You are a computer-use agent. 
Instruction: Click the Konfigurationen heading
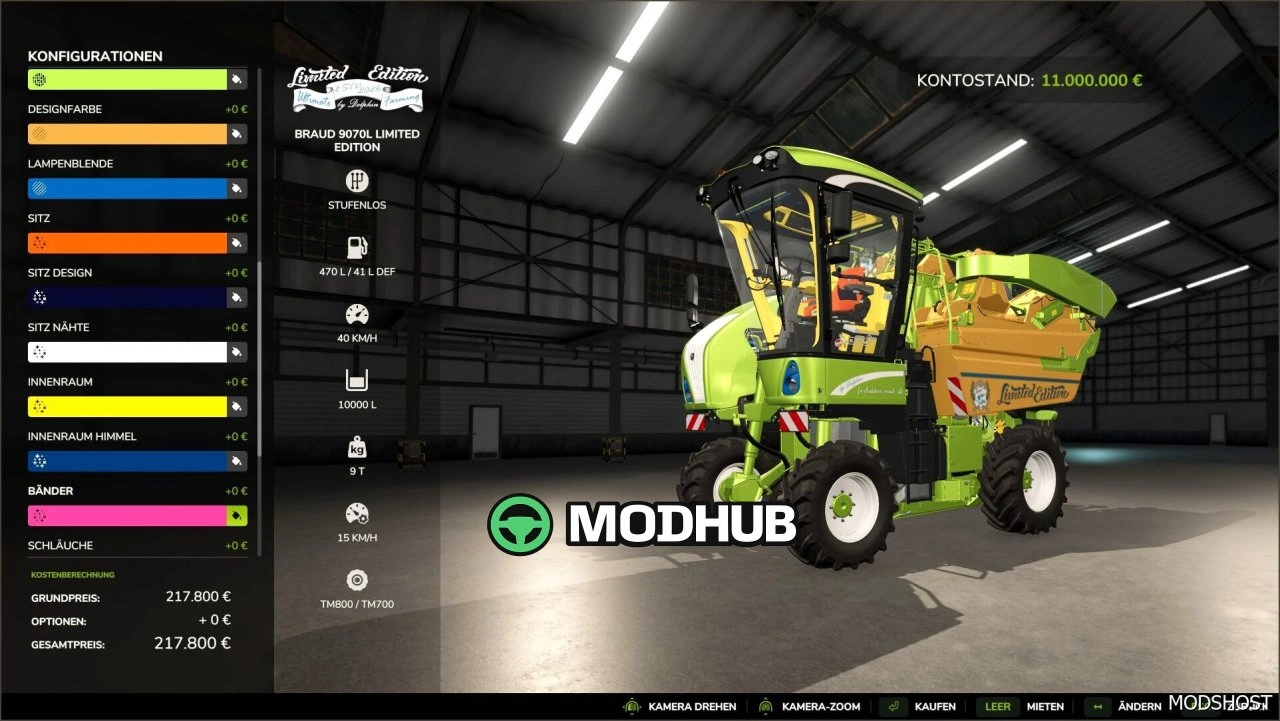95,56
